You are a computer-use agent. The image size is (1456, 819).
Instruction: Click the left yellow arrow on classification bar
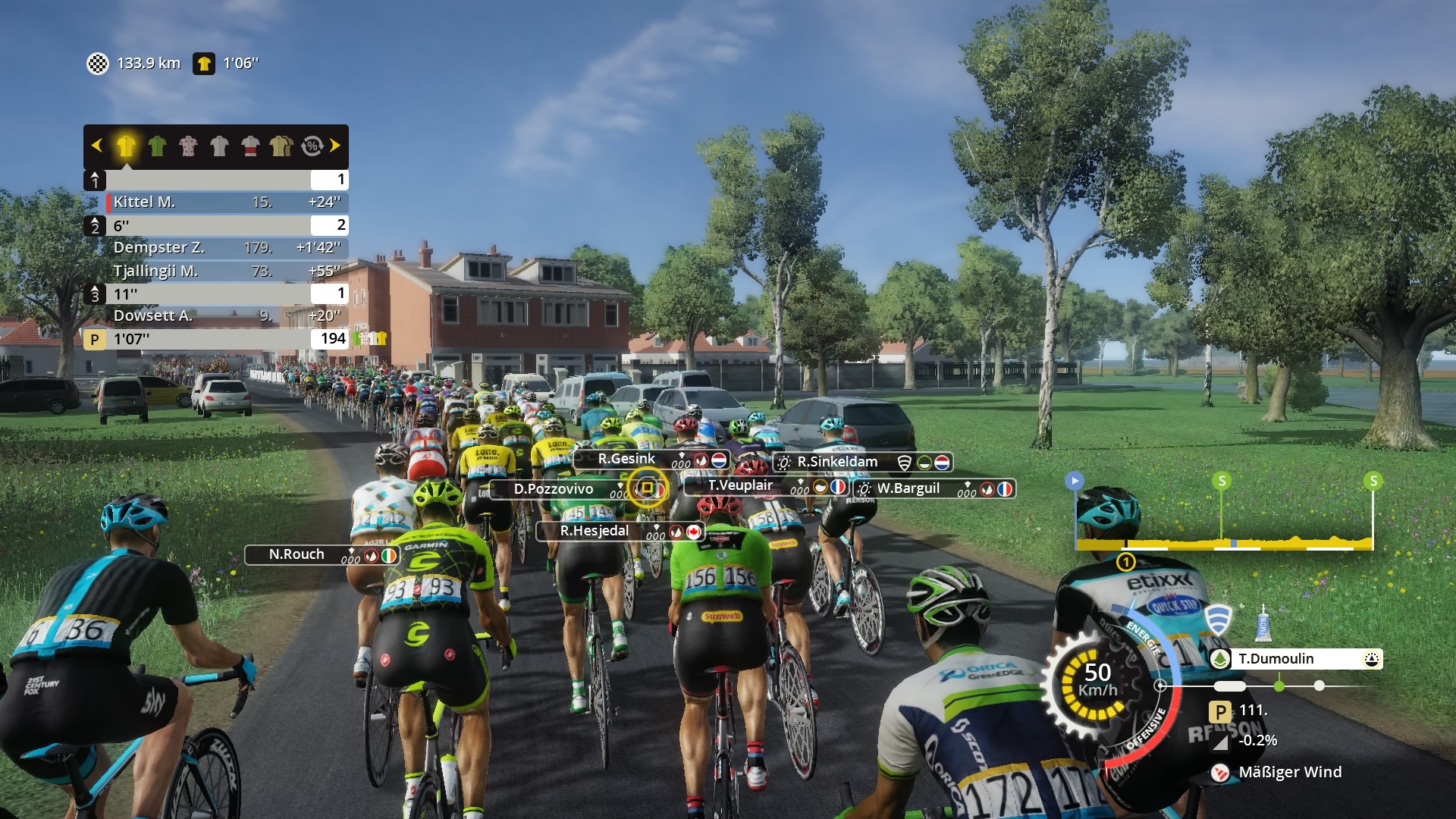tap(96, 145)
